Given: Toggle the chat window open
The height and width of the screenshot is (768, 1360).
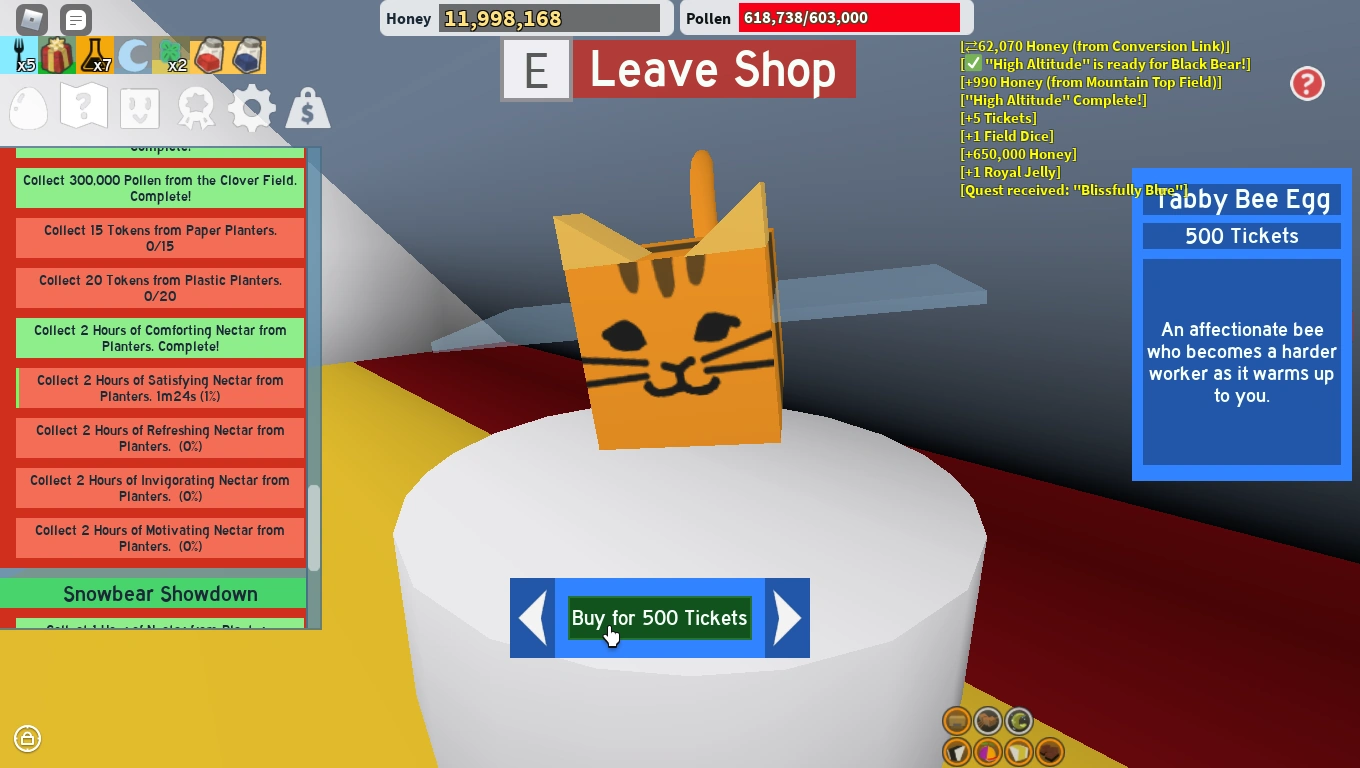Looking at the screenshot, I should (74, 19).
